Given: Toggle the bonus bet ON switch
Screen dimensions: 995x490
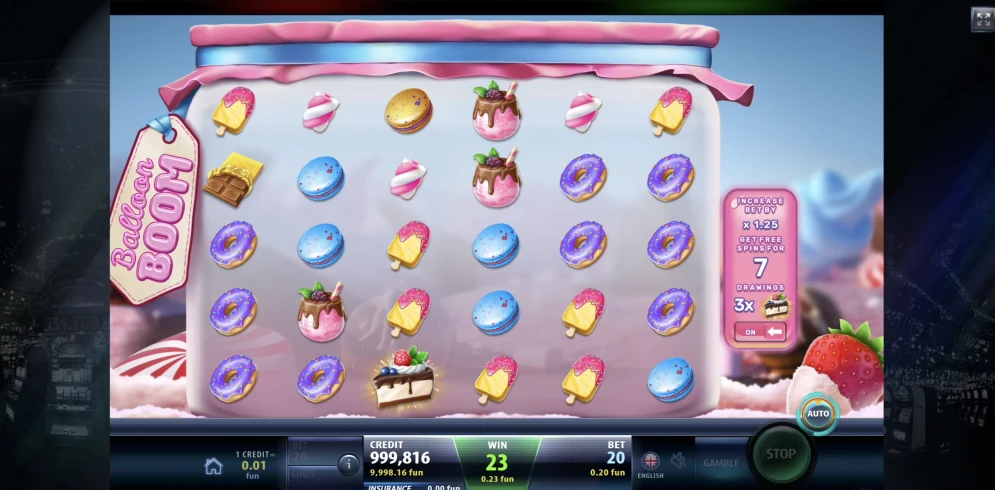Looking at the screenshot, I should click(761, 331).
